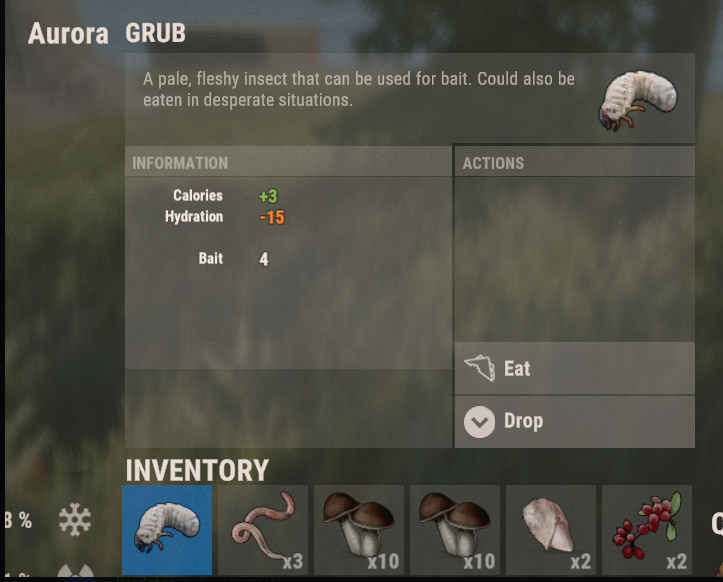The width and height of the screenshot is (723, 582).
Task: Select the red berries slot
Action: (x=647, y=530)
